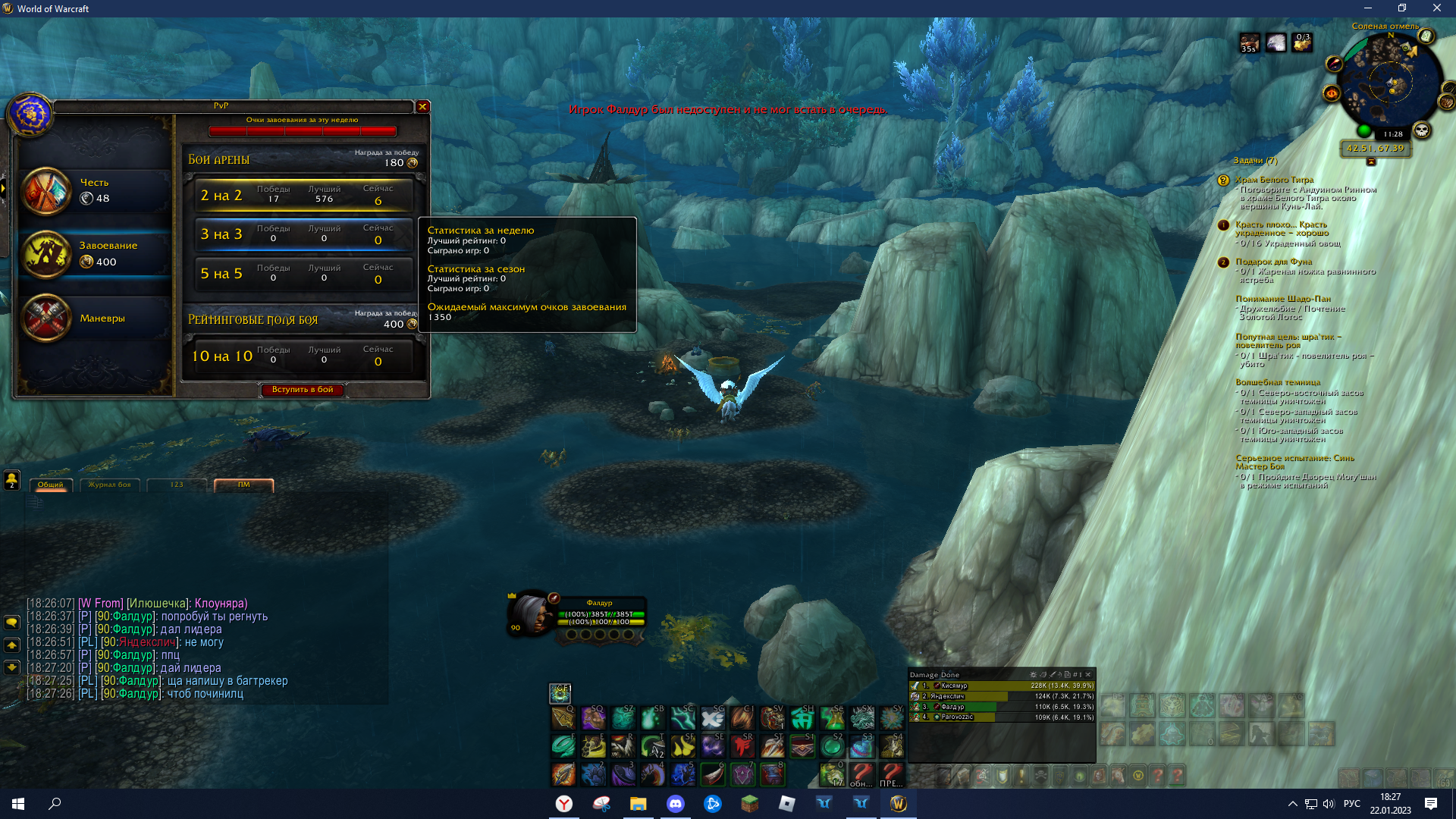
Task: Switch to the Общий chat tab
Action: (51, 485)
